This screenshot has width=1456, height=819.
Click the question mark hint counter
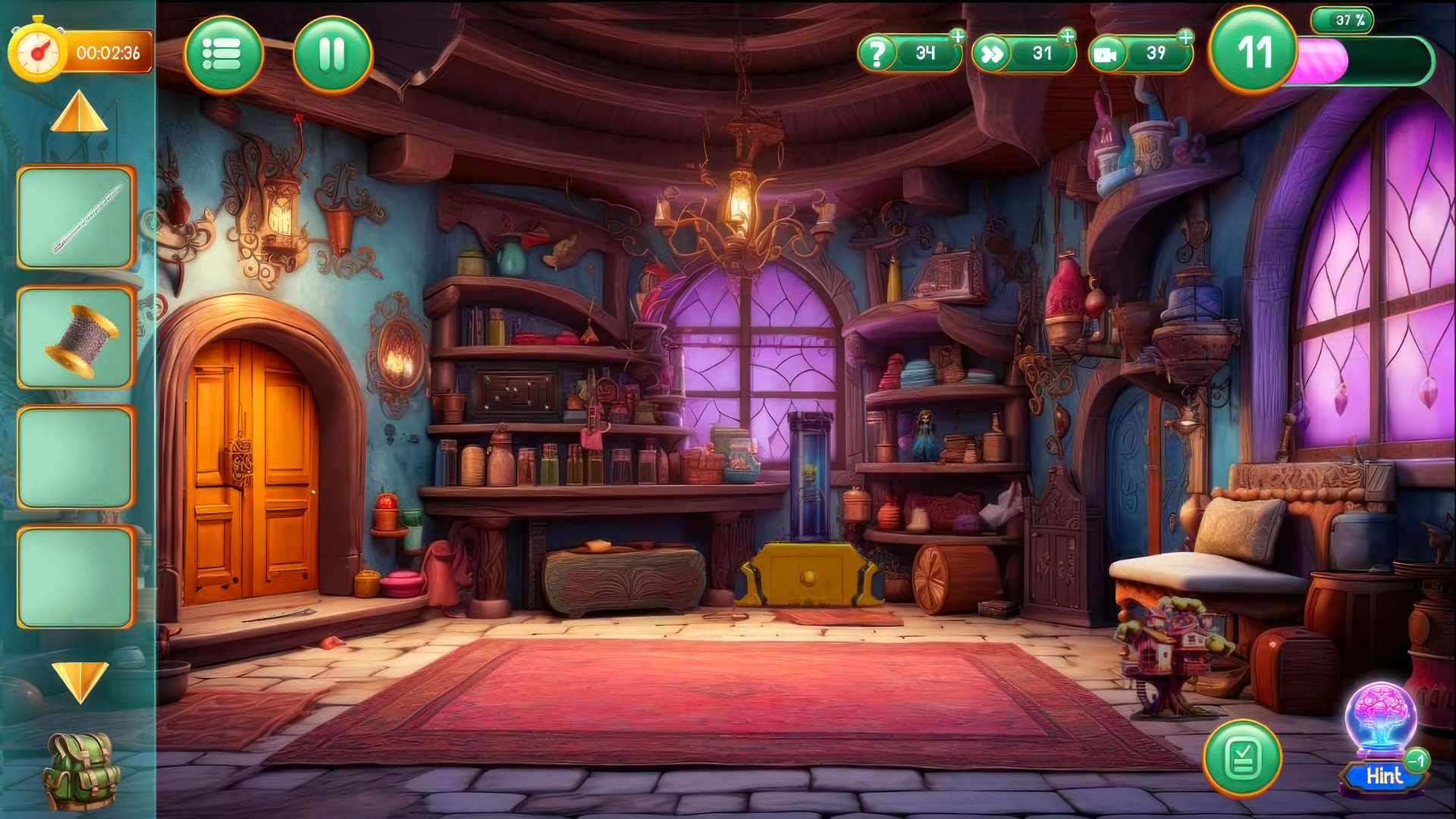[x=908, y=54]
